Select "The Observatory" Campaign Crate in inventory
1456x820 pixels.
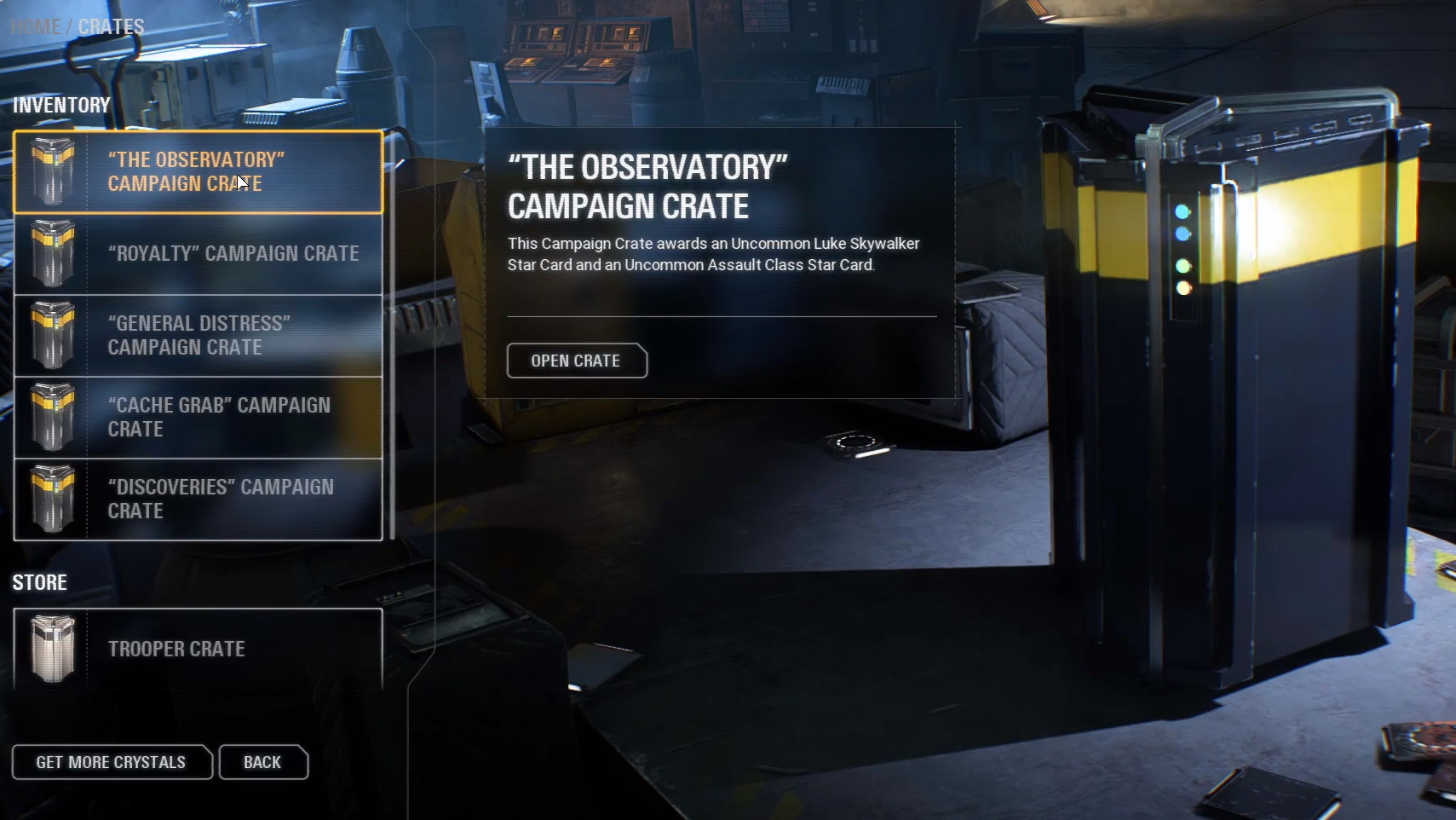pos(198,171)
